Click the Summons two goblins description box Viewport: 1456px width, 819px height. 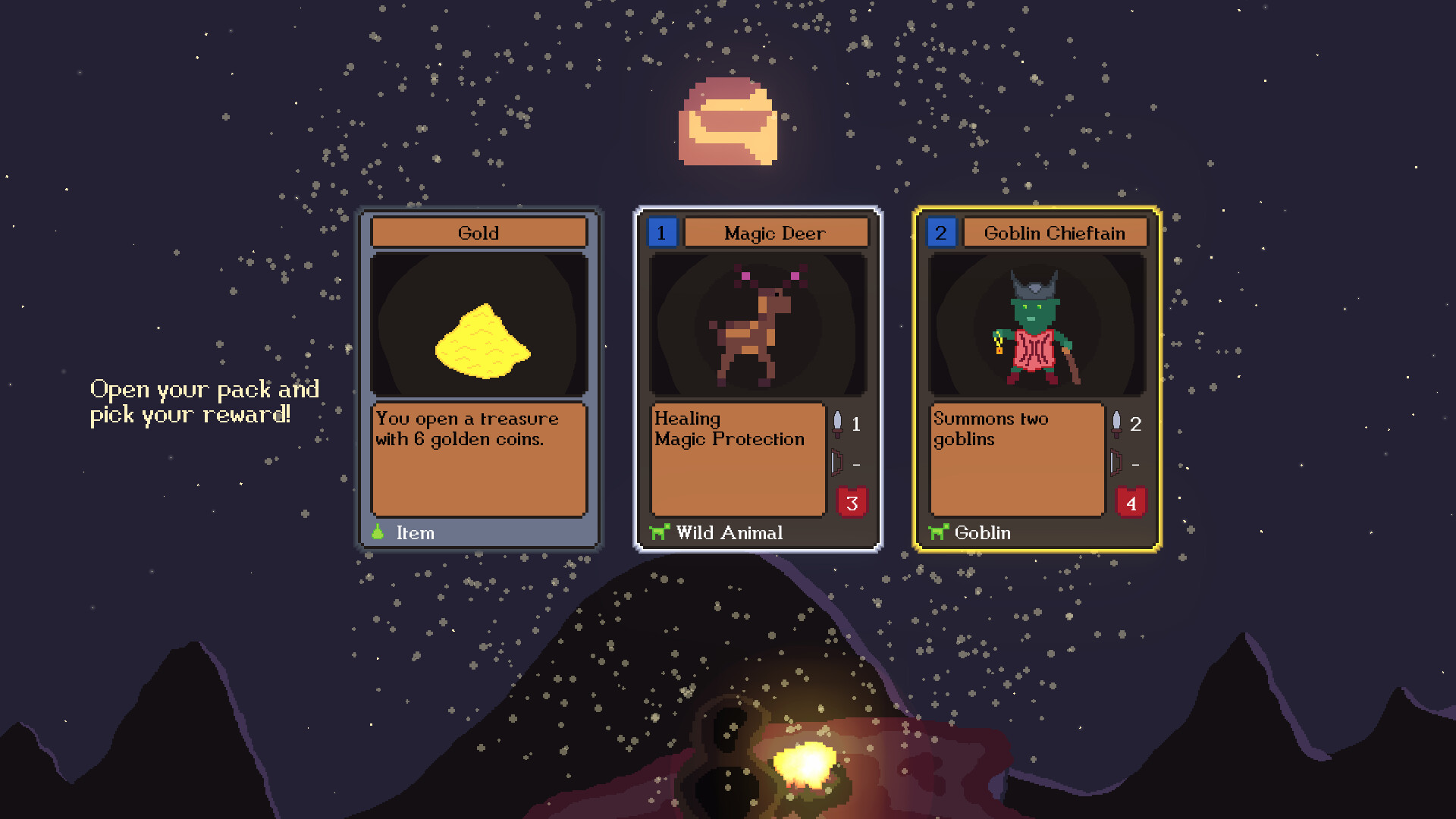point(1016,459)
